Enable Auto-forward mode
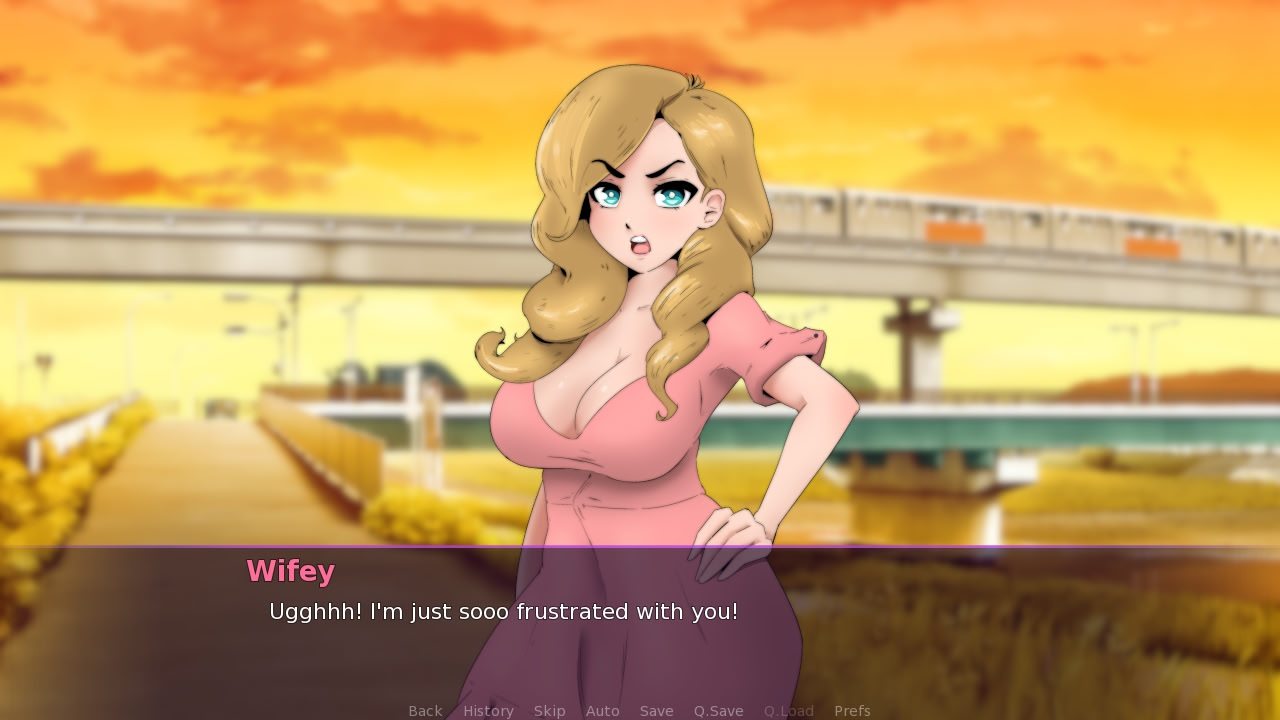Screen dimensions: 1280x720 click(603, 710)
